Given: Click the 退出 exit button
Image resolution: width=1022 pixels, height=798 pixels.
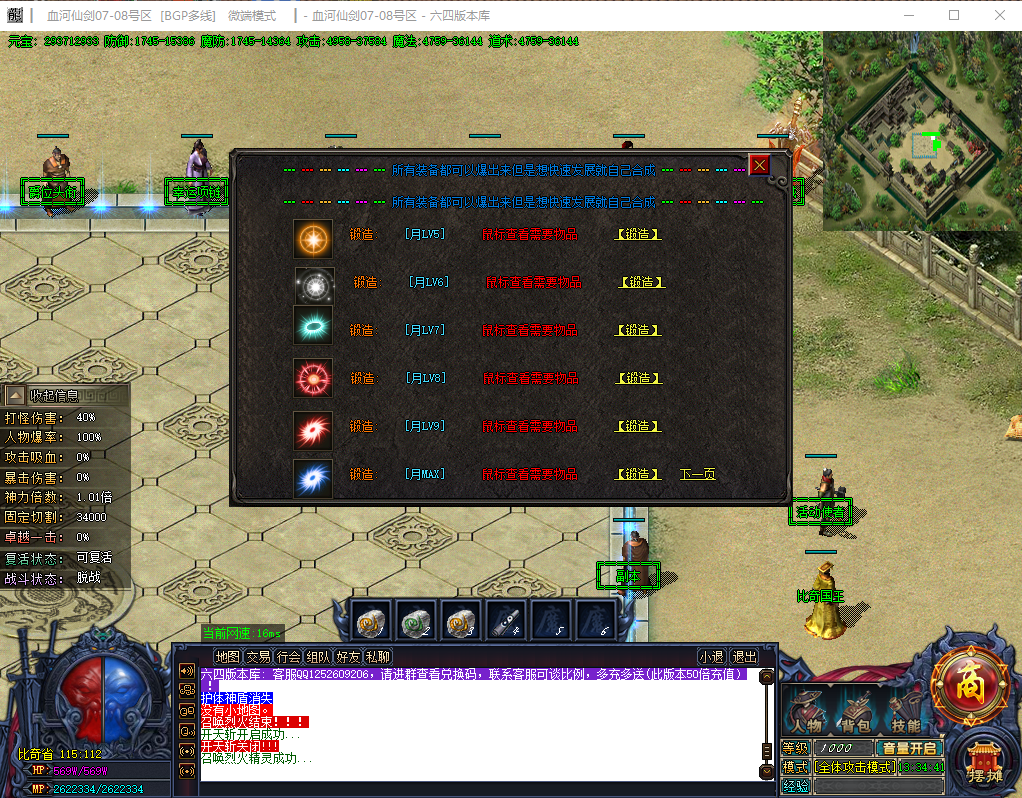Looking at the screenshot, I should tap(744, 657).
